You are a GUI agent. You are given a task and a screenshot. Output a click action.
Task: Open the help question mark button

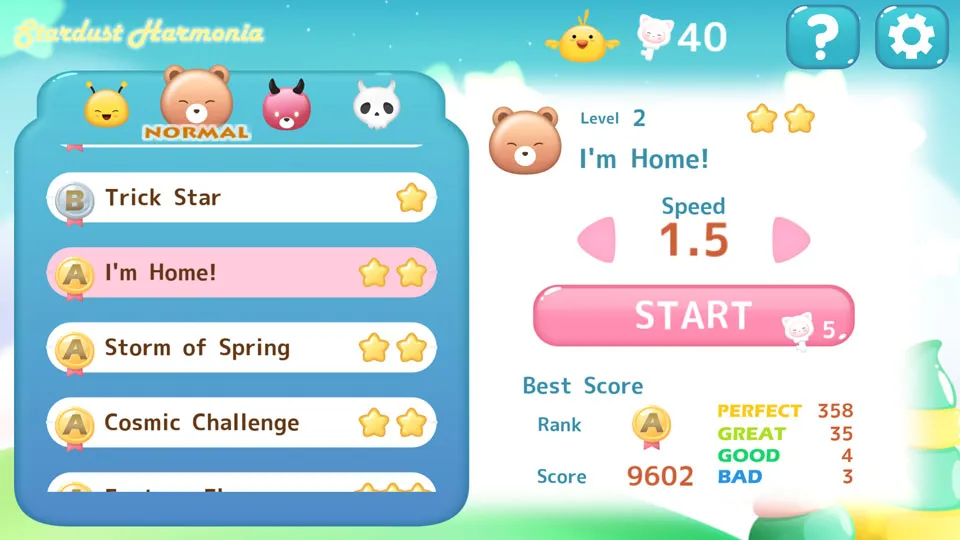(822, 37)
